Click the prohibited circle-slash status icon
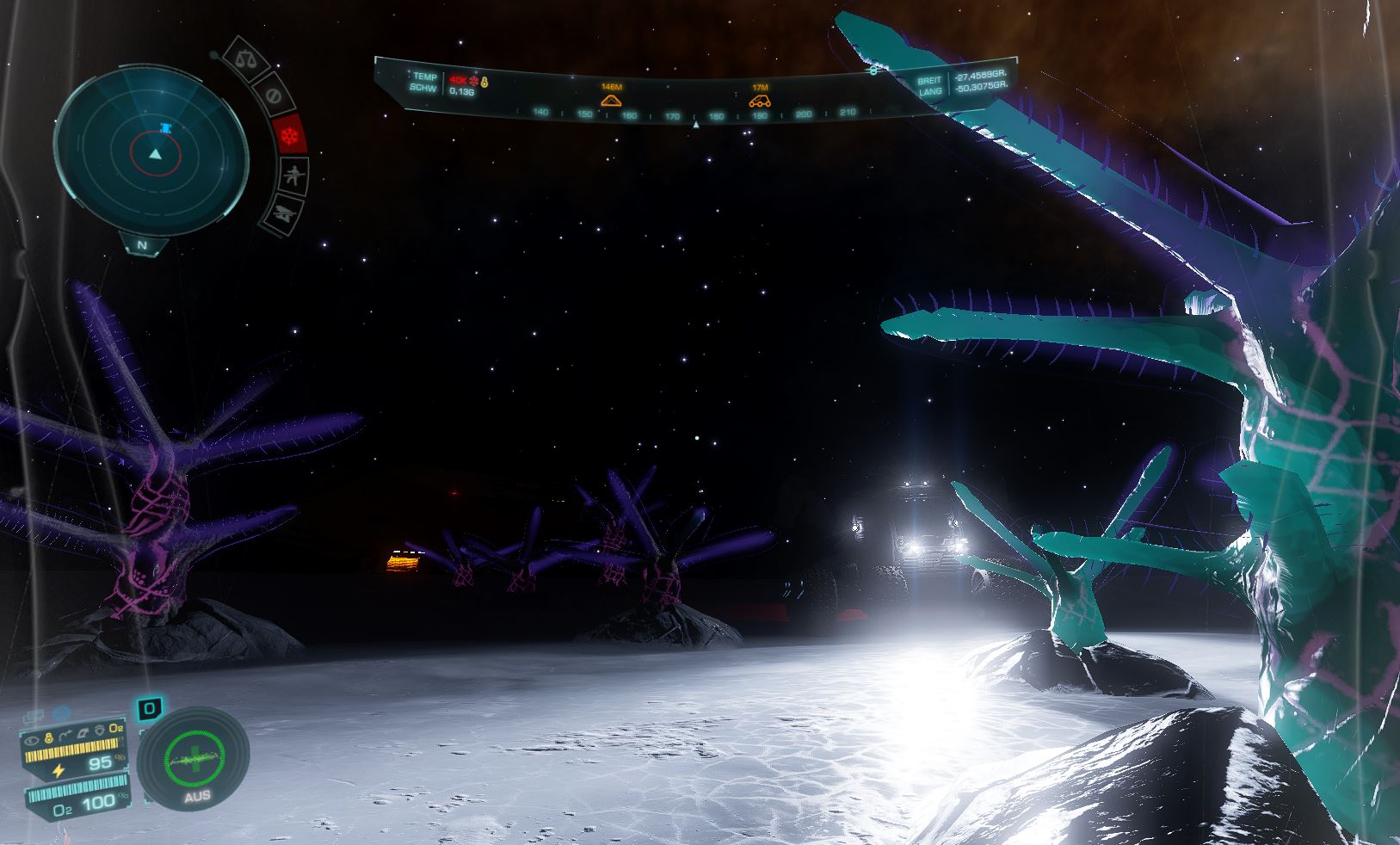 click(274, 95)
